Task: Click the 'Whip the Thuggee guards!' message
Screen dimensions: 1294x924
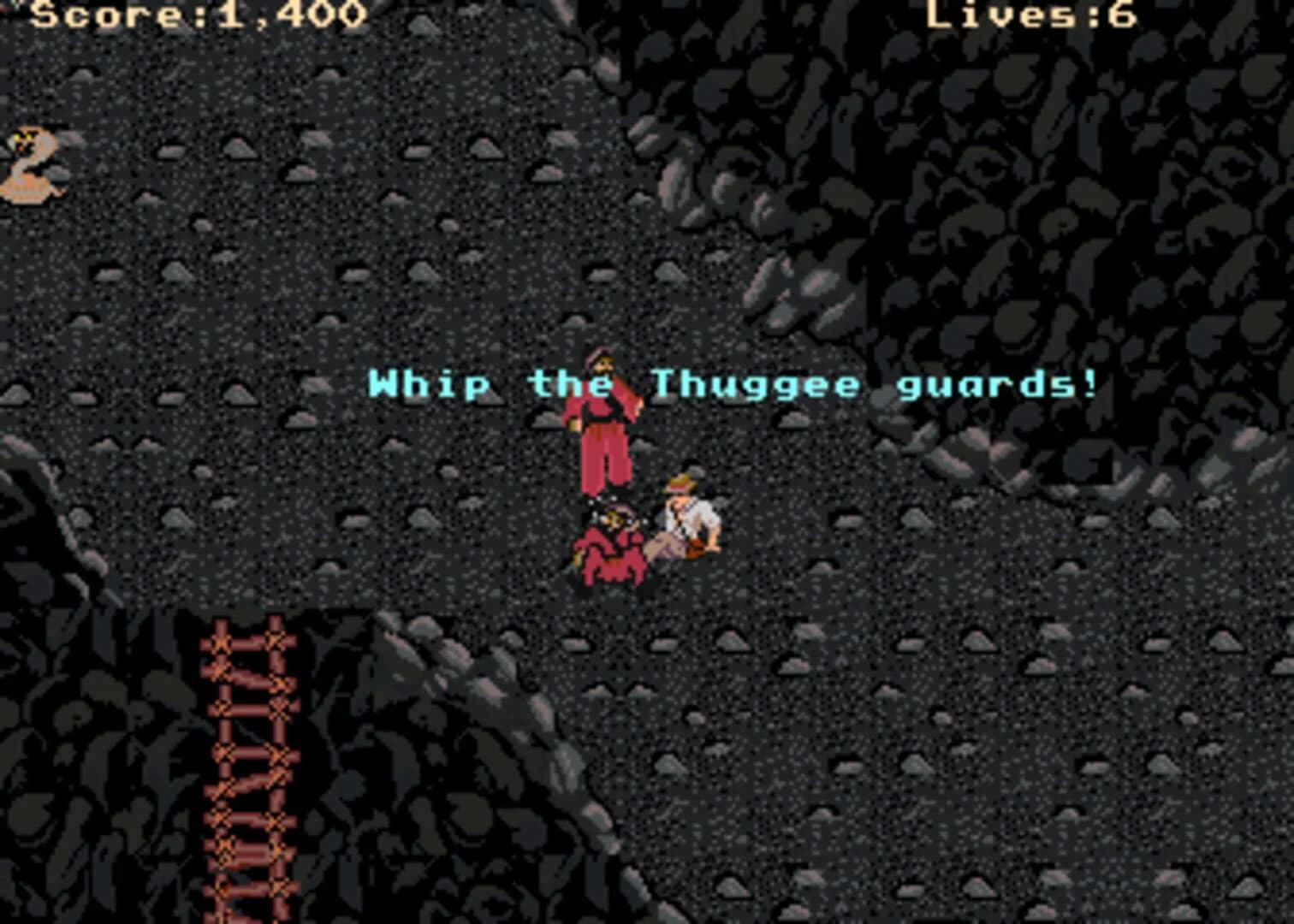Action: click(x=732, y=385)
